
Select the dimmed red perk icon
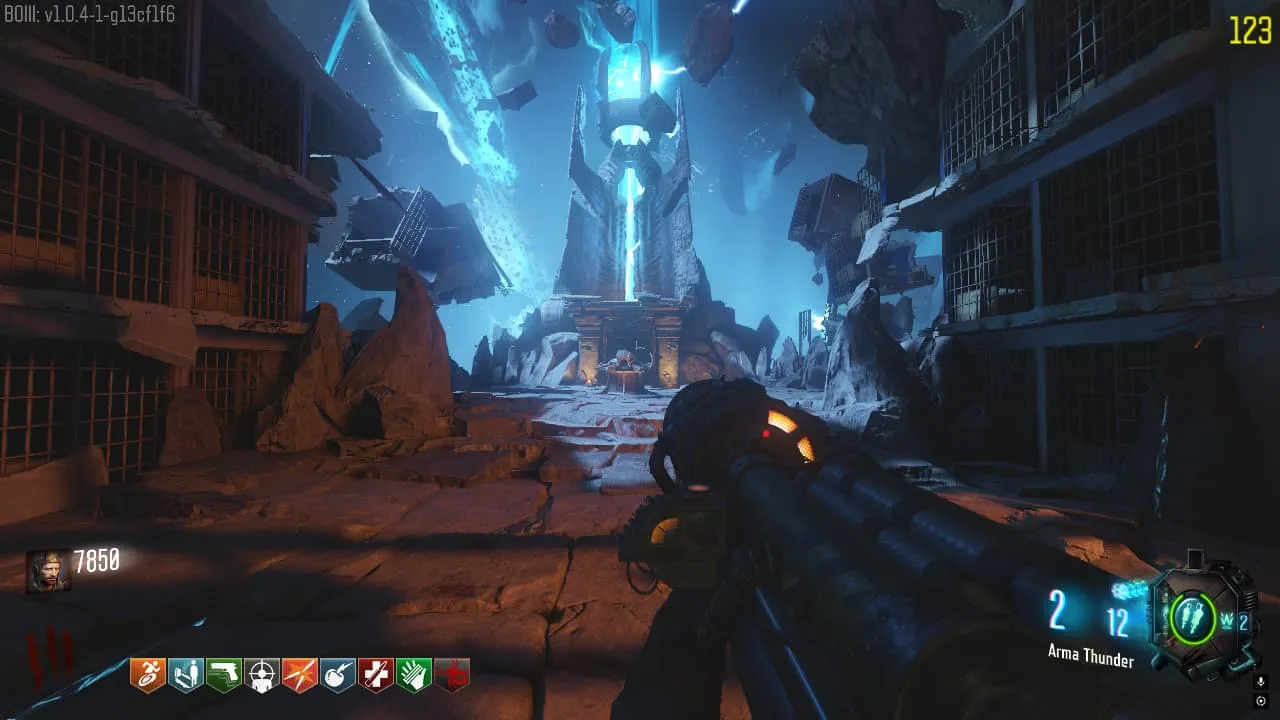452,675
